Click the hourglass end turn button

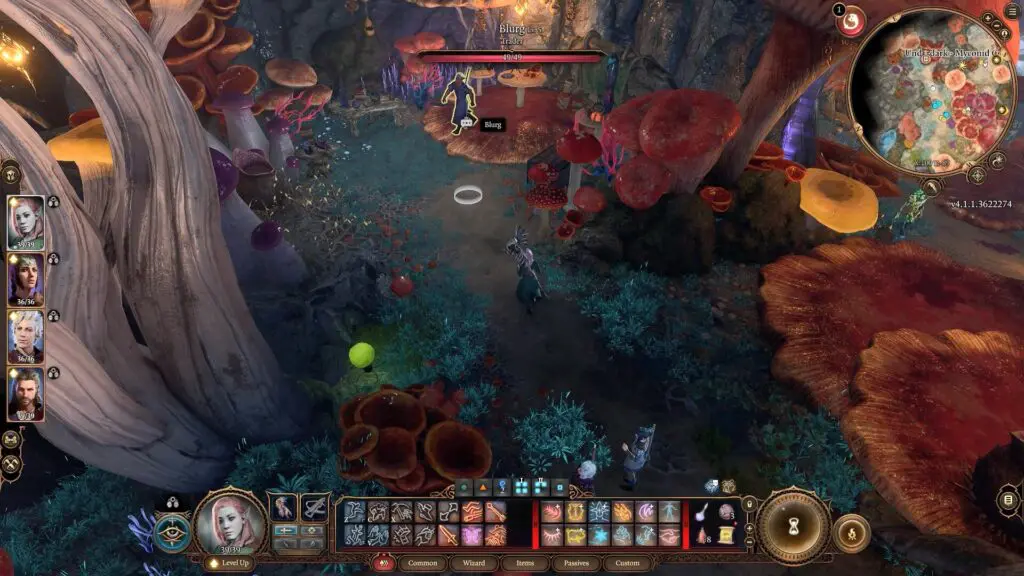(x=792, y=525)
